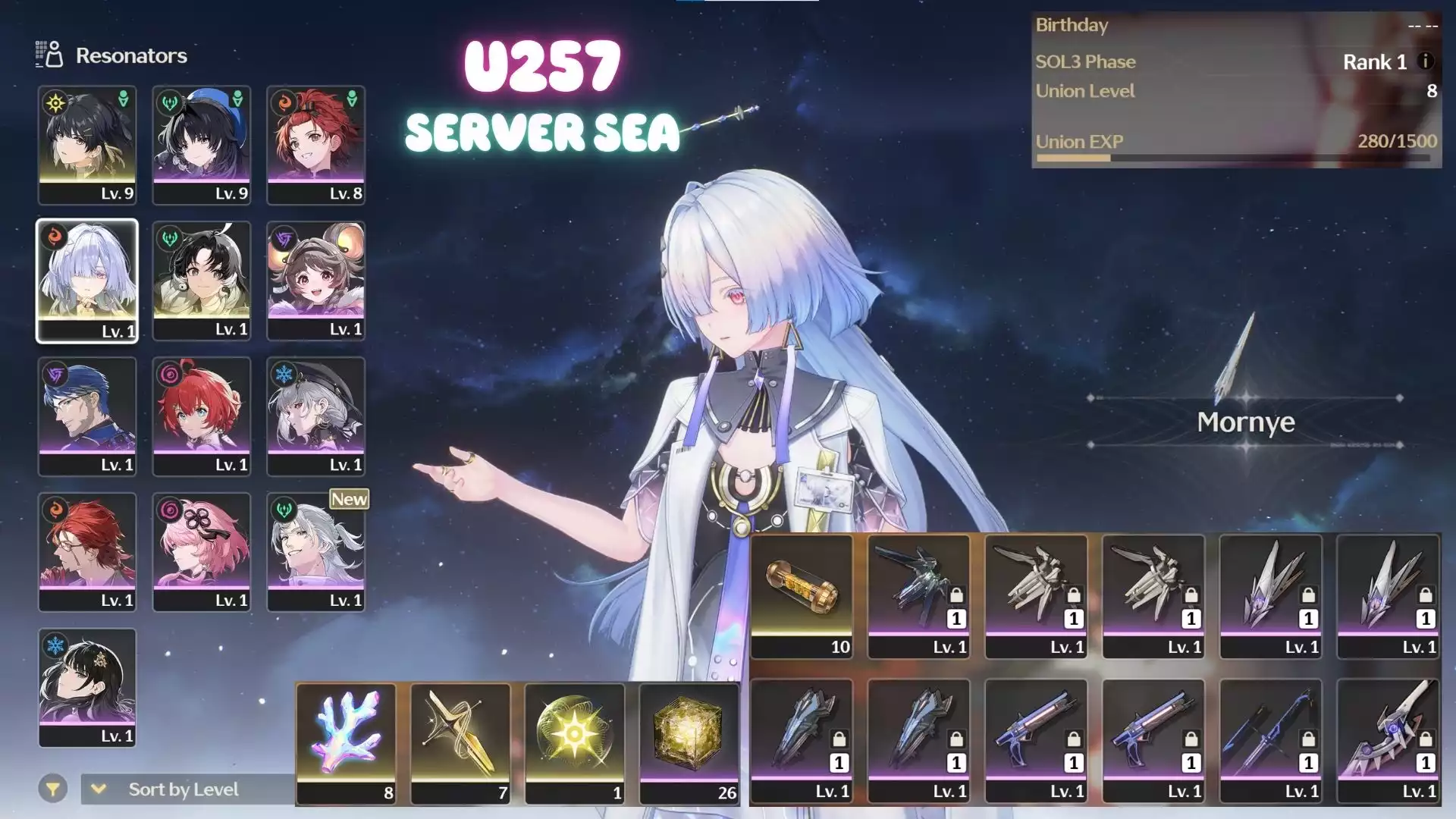The image size is (1456, 819).
Task: Choose the blue-haired man with glasses
Action: [87, 416]
